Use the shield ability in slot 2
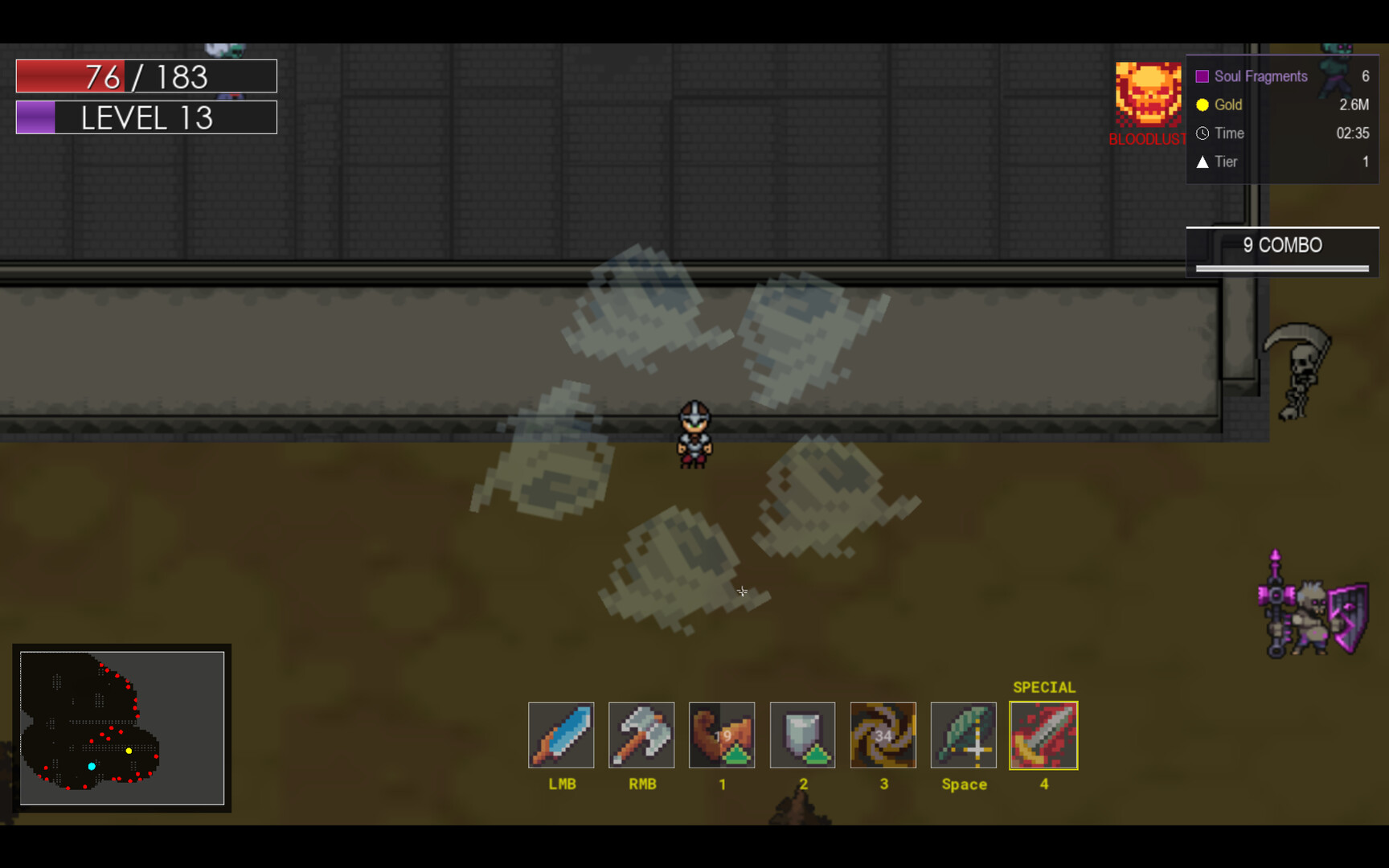Image resolution: width=1389 pixels, height=868 pixels. point(802,735)
